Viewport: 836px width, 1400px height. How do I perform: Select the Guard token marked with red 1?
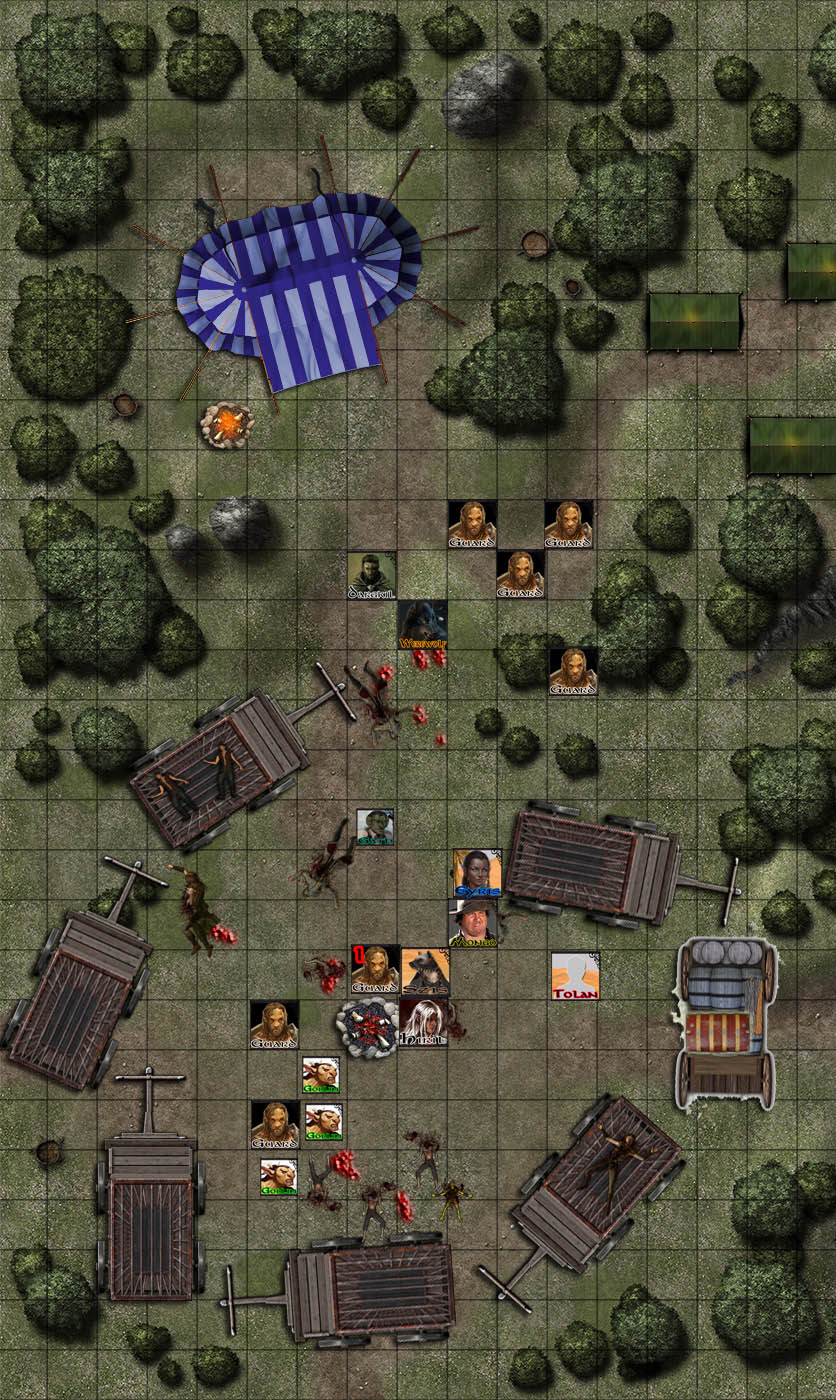tap(375, 970)
